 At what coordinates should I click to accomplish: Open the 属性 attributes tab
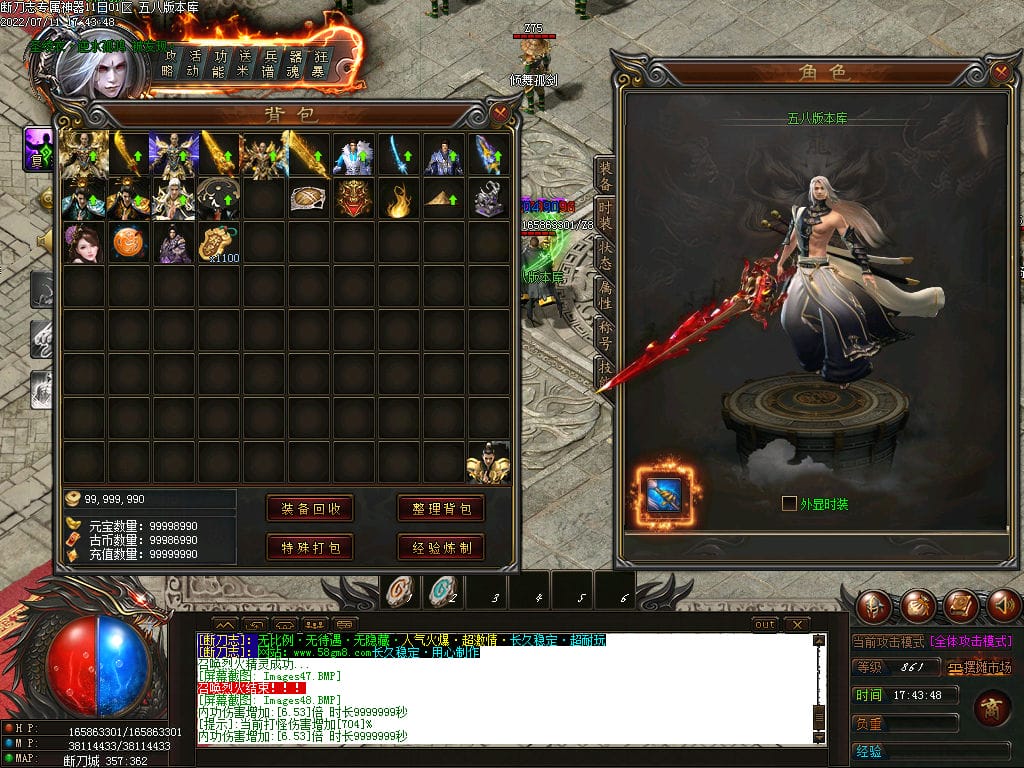[x=605, y=294]
